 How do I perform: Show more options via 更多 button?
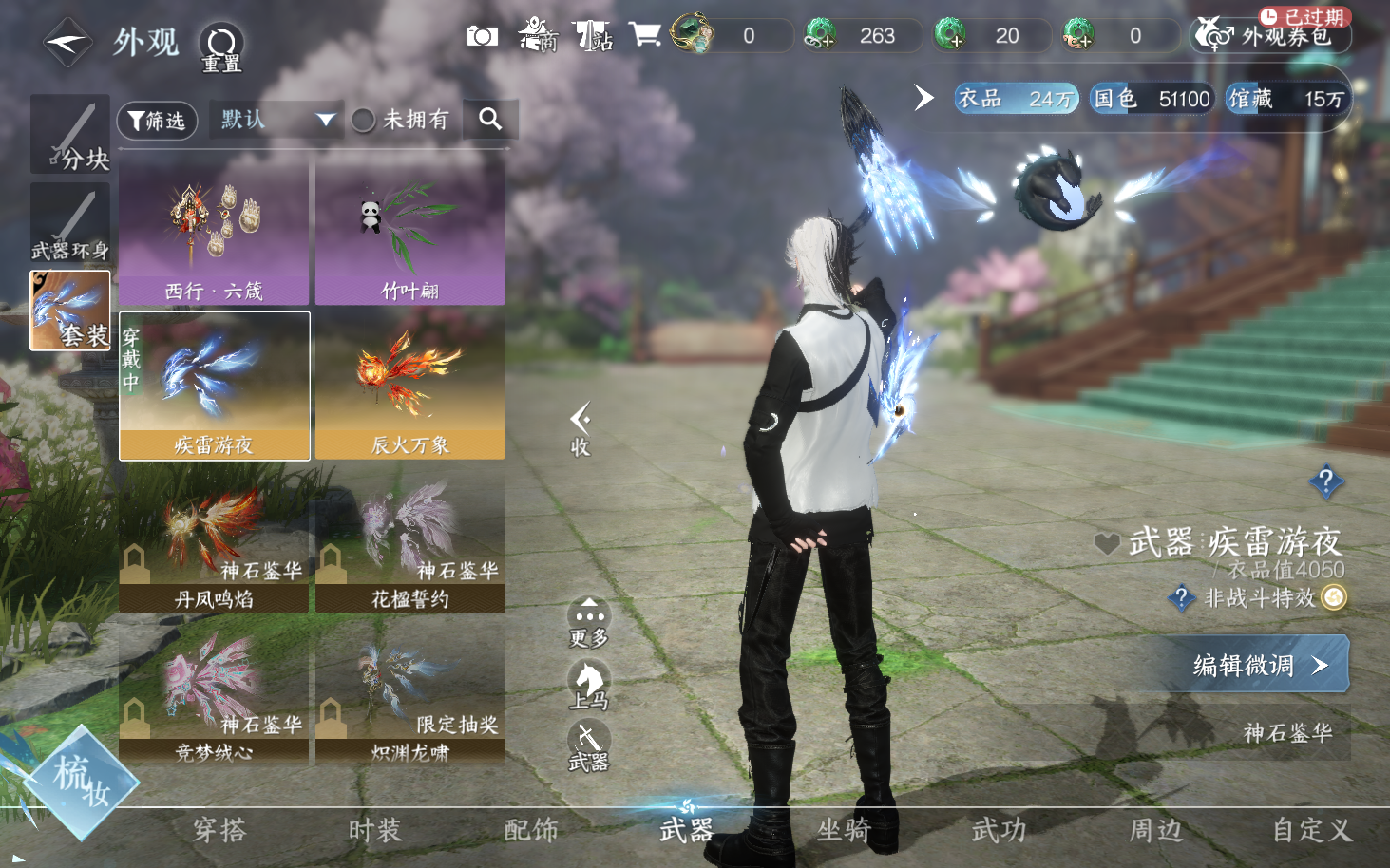(589, 622)
